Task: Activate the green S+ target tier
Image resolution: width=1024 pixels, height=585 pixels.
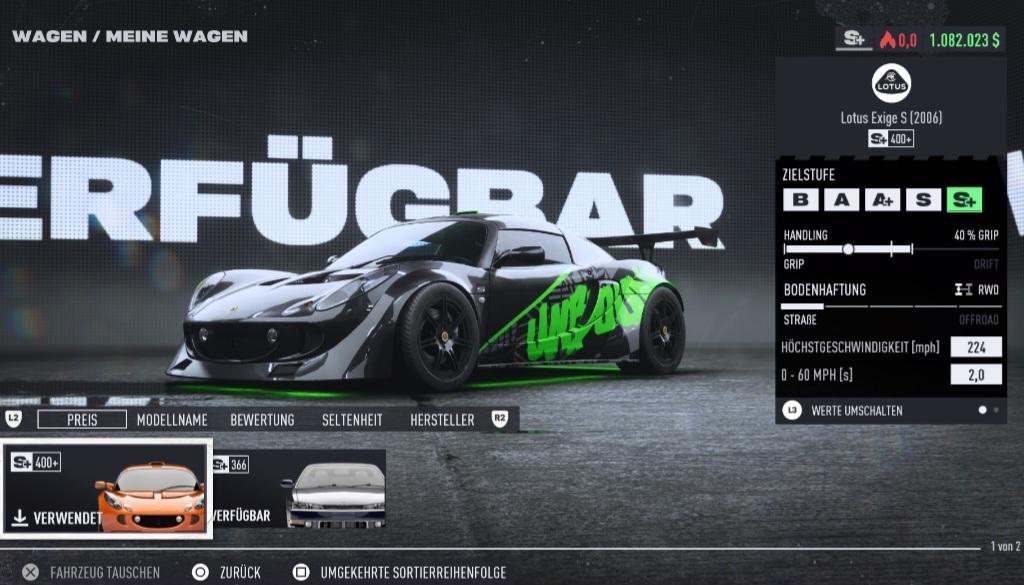Action: [x=965, y=200]
